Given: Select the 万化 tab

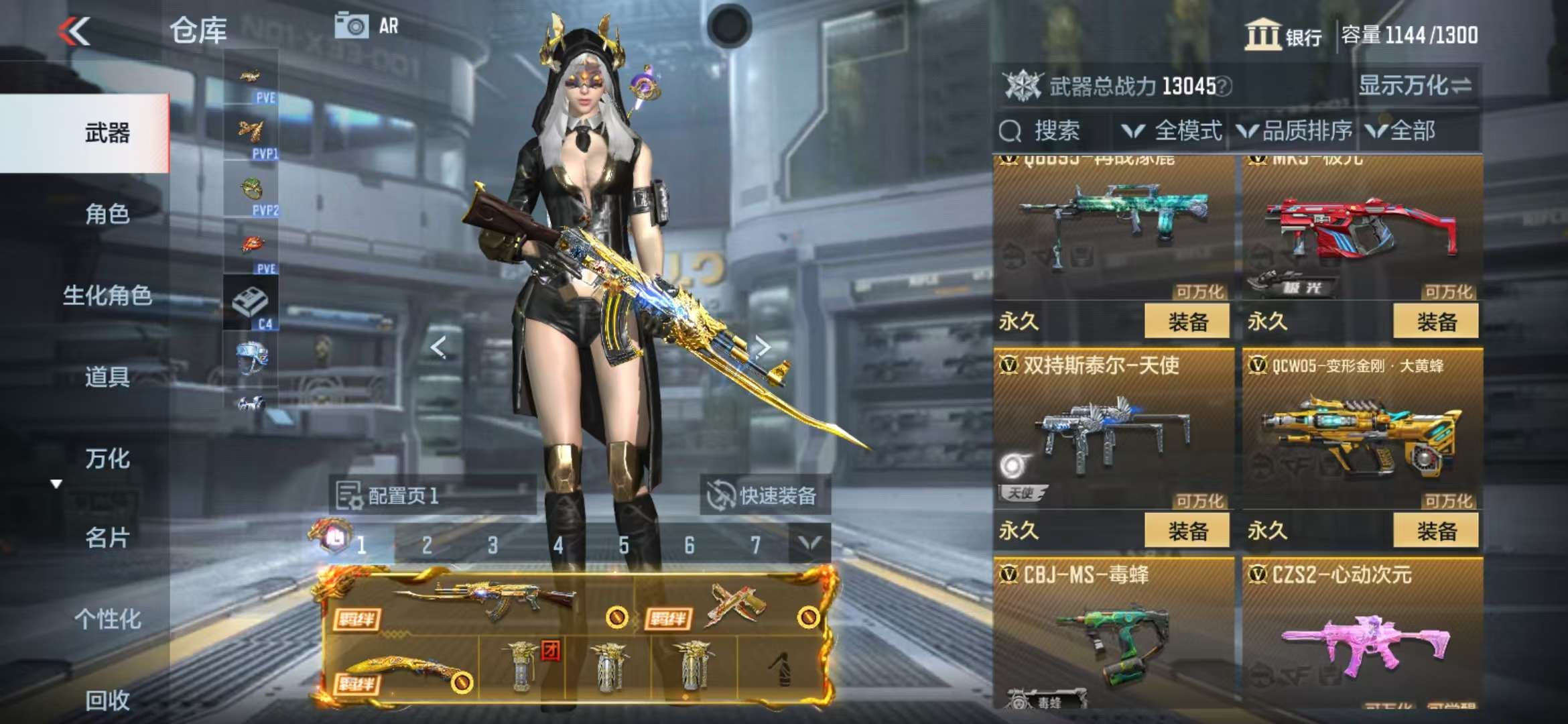Looking at the screenshot, I should (x=107, y=459).
